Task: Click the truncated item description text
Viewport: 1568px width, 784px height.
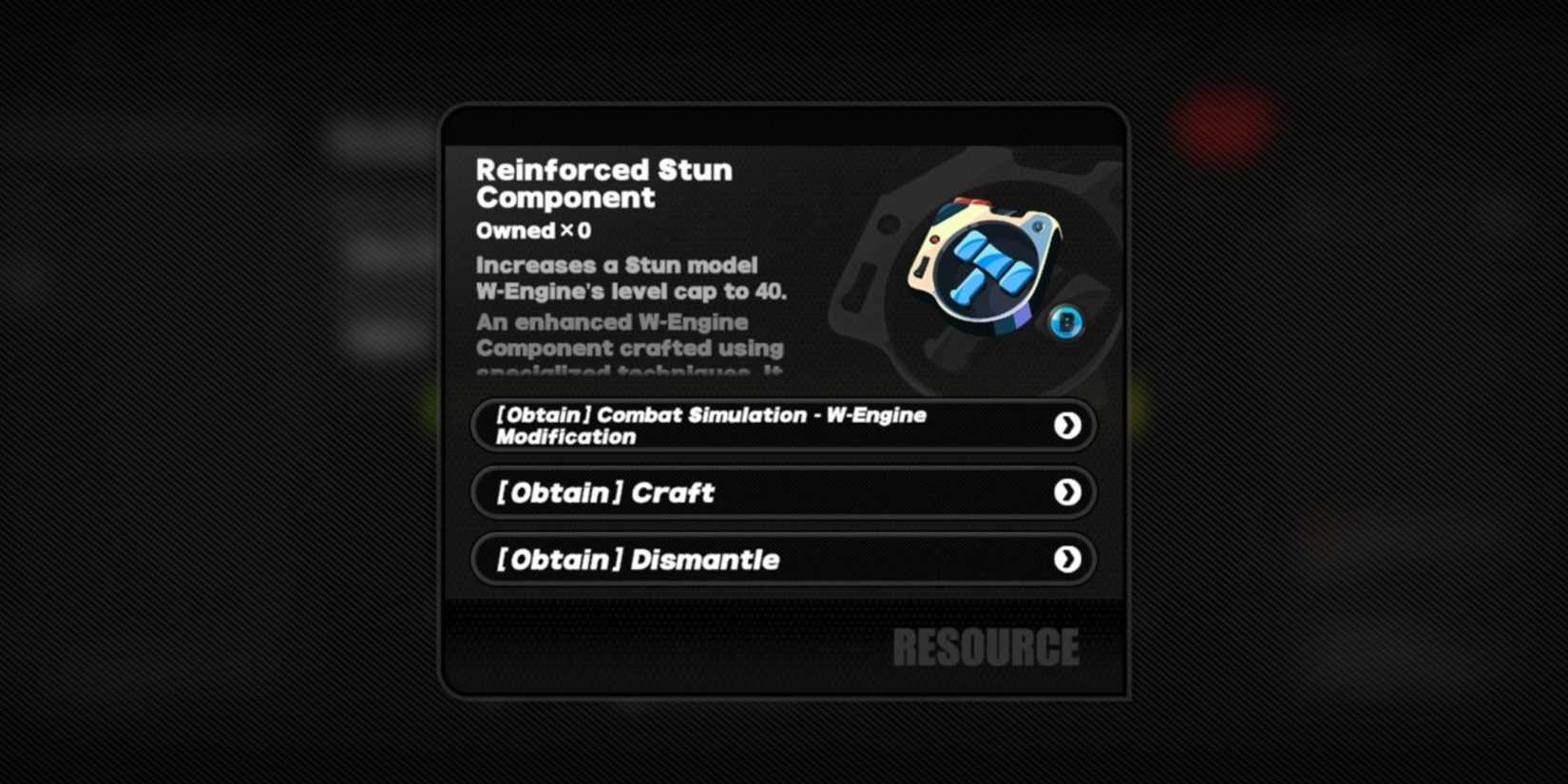Action: point(630,347)
